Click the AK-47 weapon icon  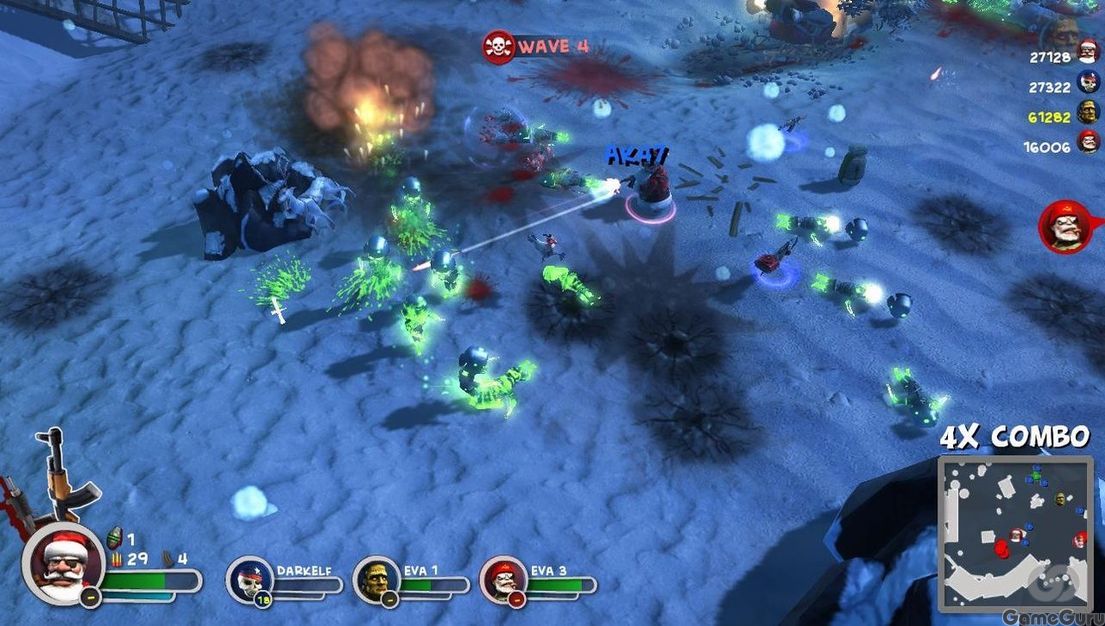point(60,475)
